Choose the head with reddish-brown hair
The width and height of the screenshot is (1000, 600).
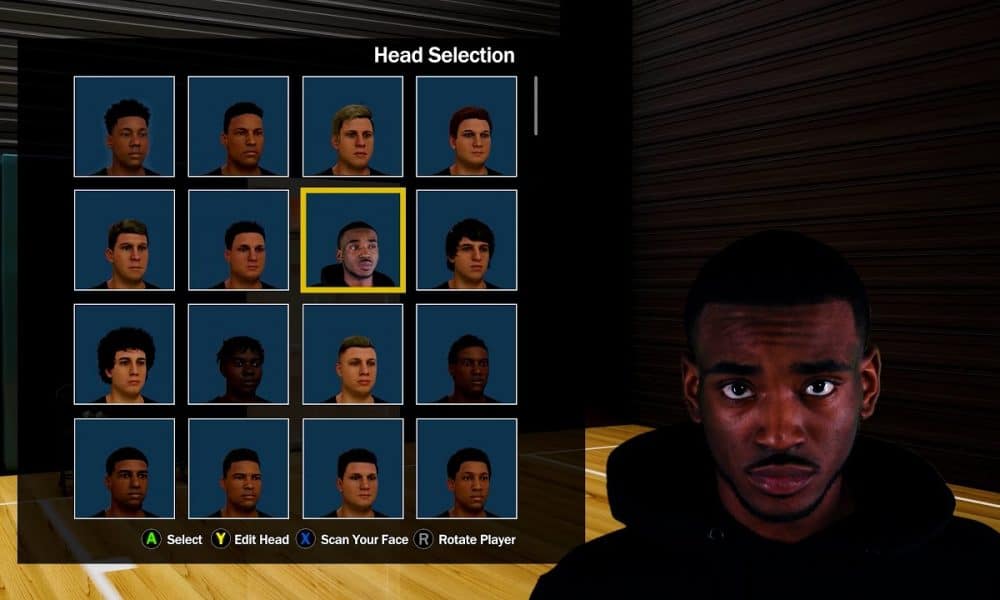(x=467, y=126)
